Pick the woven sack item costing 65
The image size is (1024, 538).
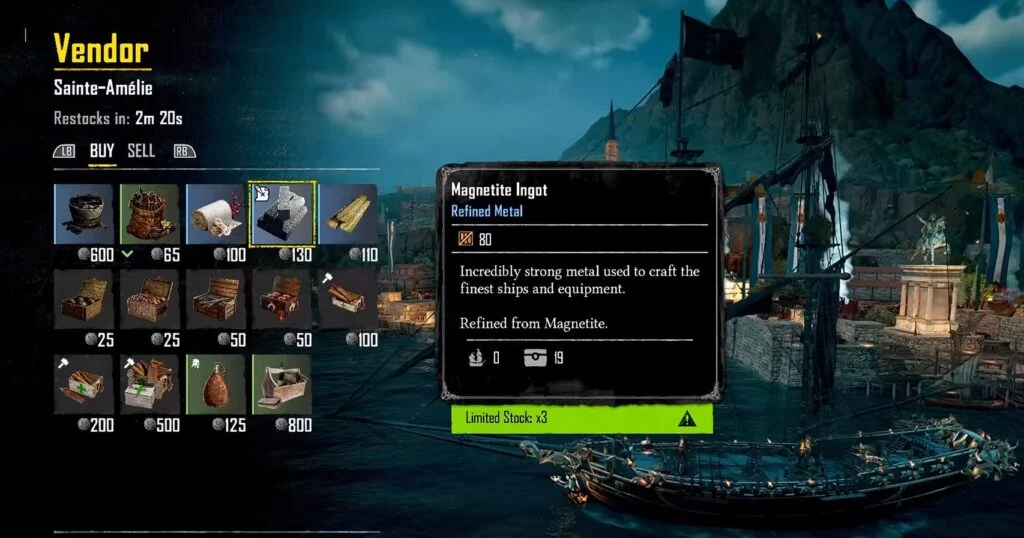tap(149, 213)
